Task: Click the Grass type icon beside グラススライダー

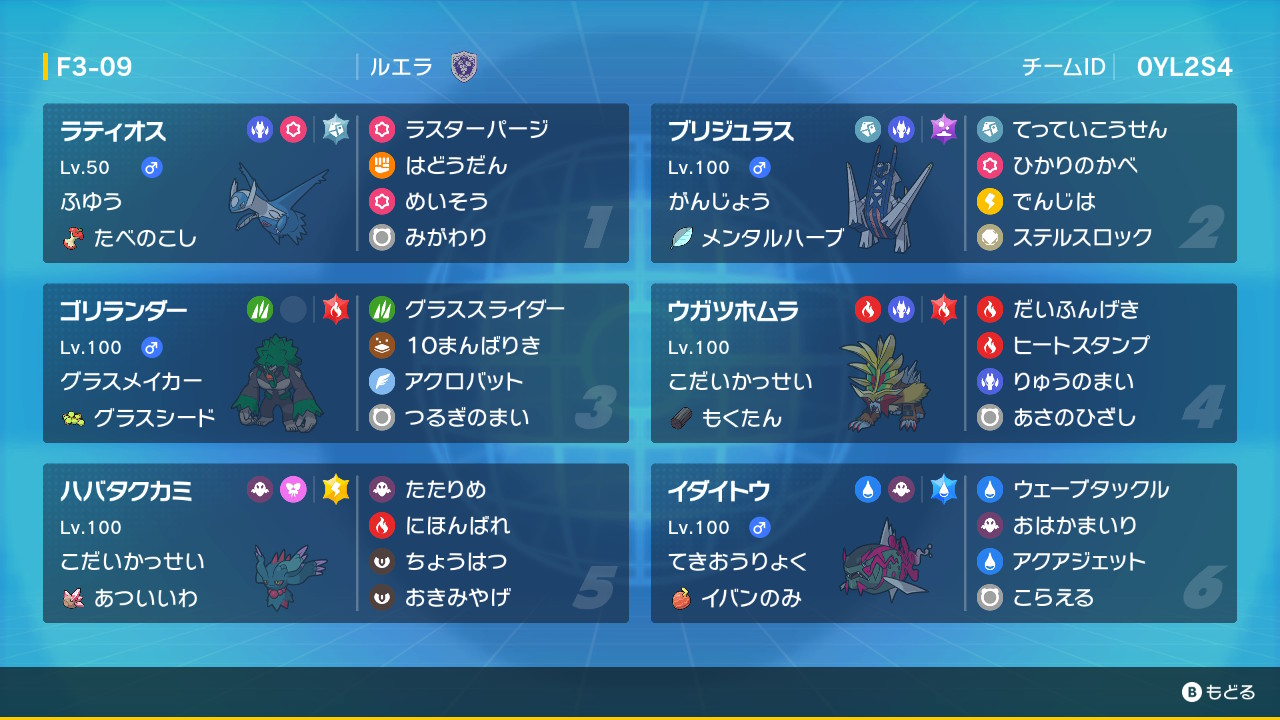Action: click(383, 309)
